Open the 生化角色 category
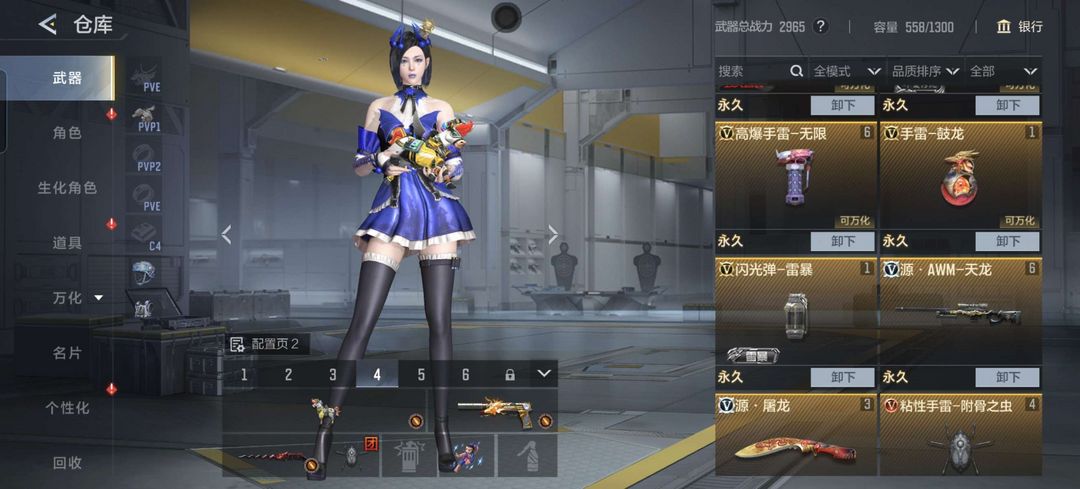This screenshot has width=1080, height=489. [66, 187]
